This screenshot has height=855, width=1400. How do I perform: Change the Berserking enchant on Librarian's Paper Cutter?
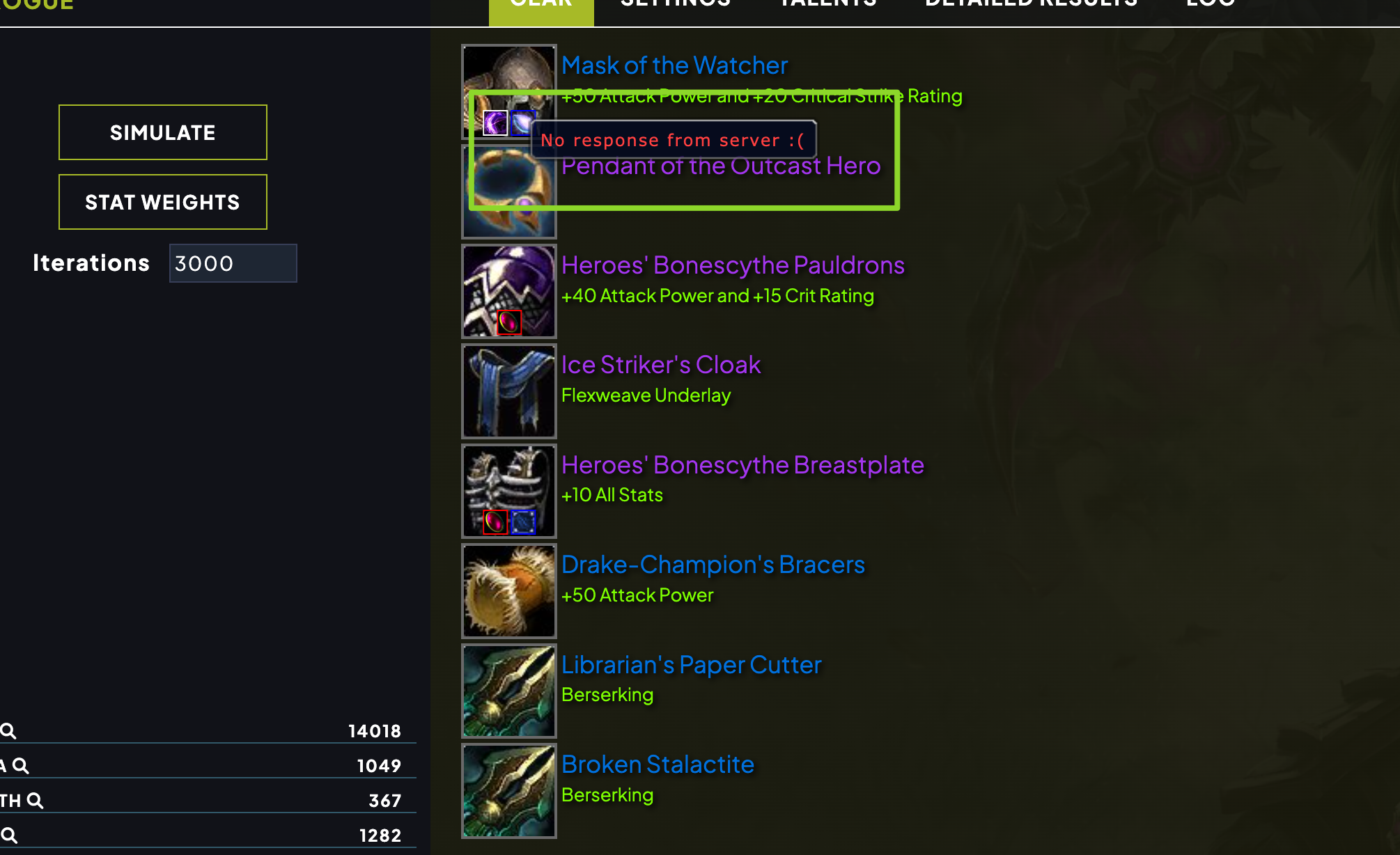607,694
